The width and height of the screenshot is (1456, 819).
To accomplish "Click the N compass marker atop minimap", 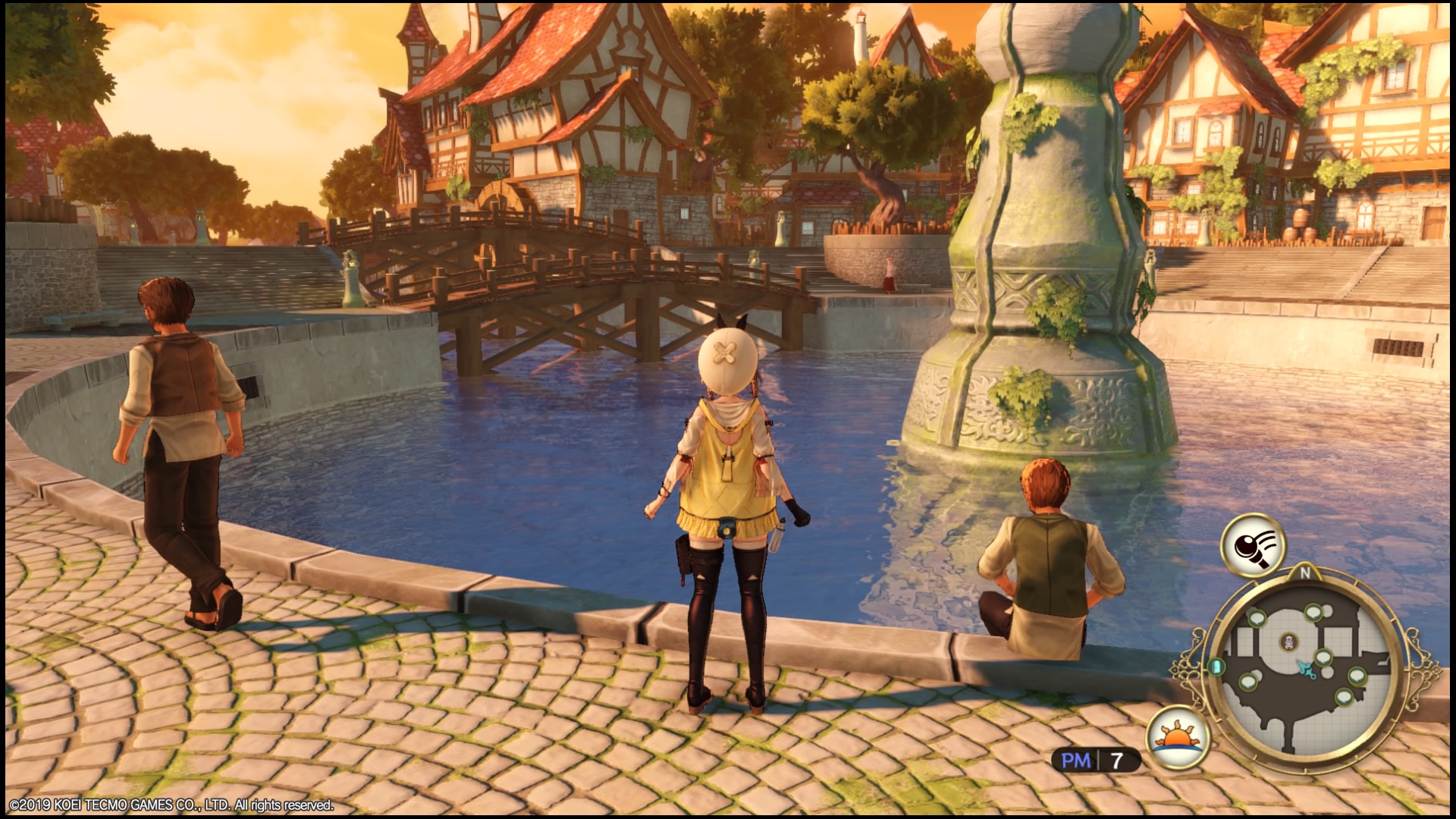I will coord(1305,573).
